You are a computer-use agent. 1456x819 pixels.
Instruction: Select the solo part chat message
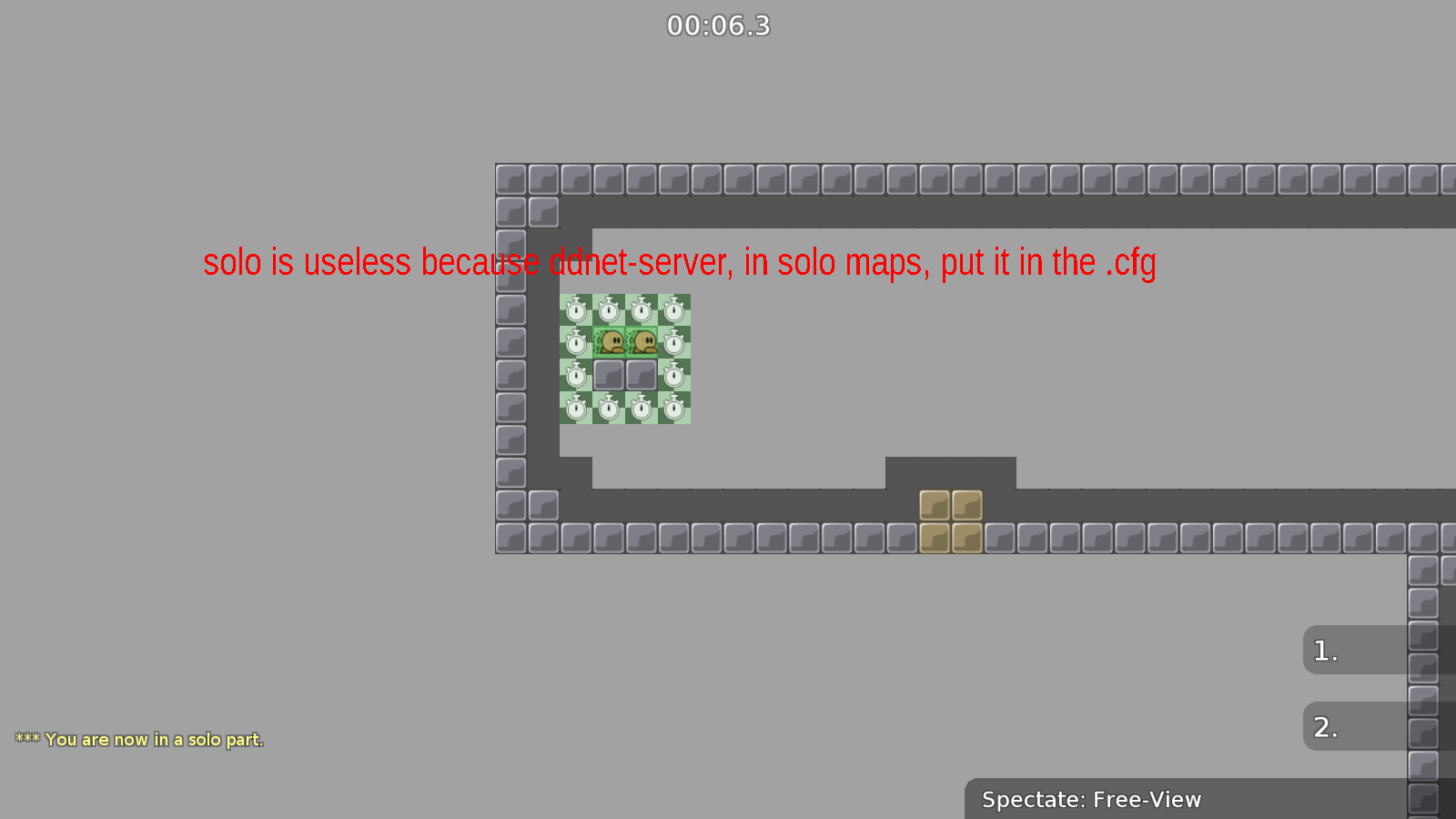click(x=138, y=739)
